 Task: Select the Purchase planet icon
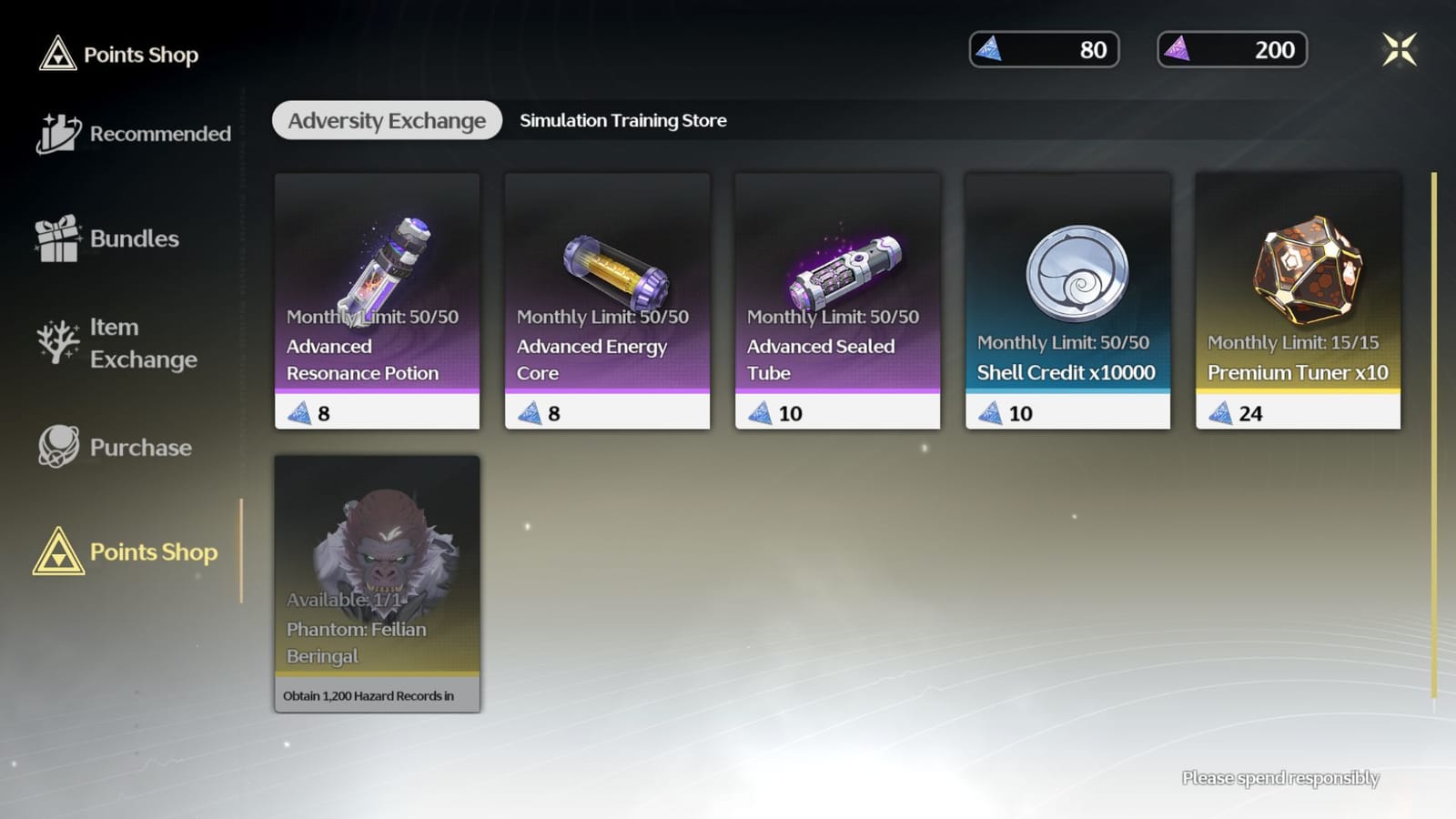56,446
